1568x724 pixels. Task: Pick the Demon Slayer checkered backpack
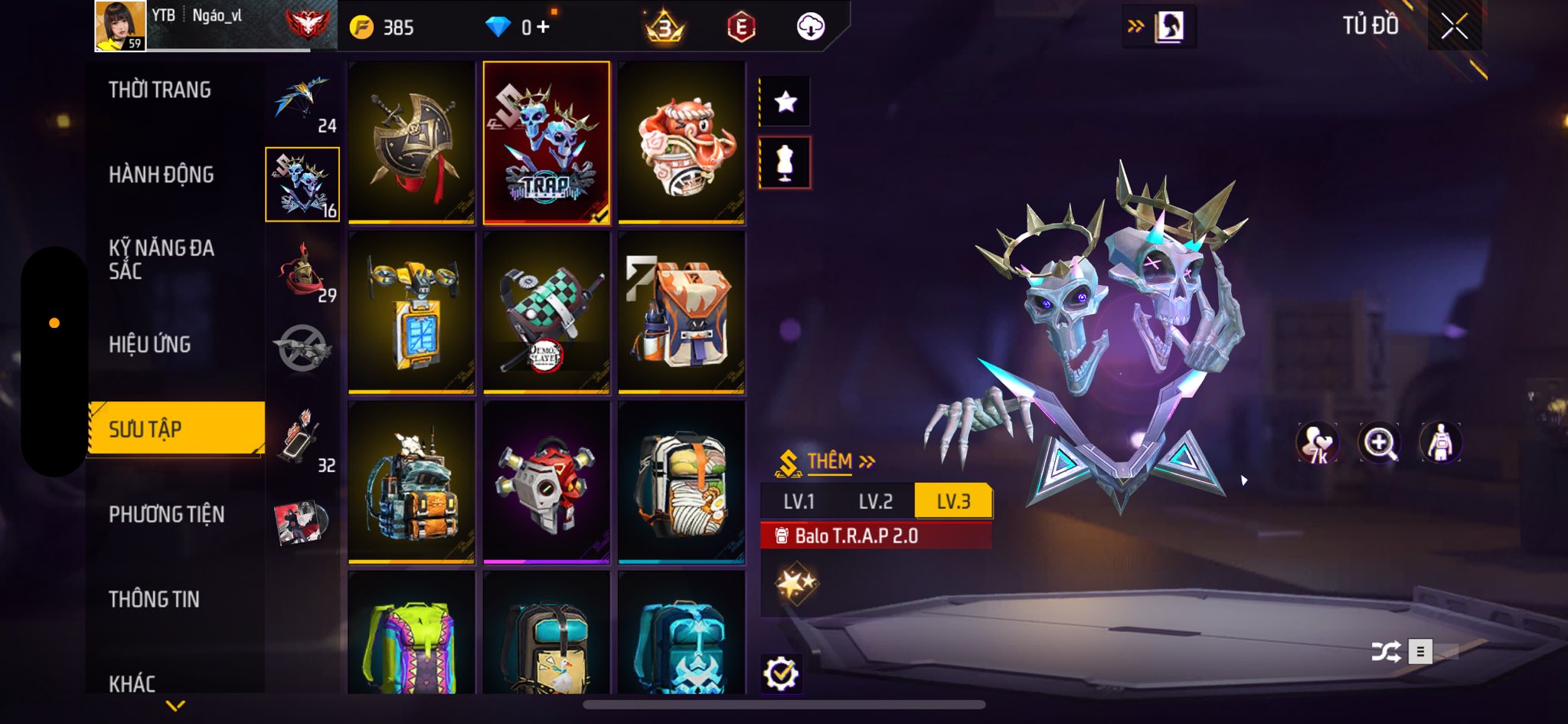click(x=546, y=313)
